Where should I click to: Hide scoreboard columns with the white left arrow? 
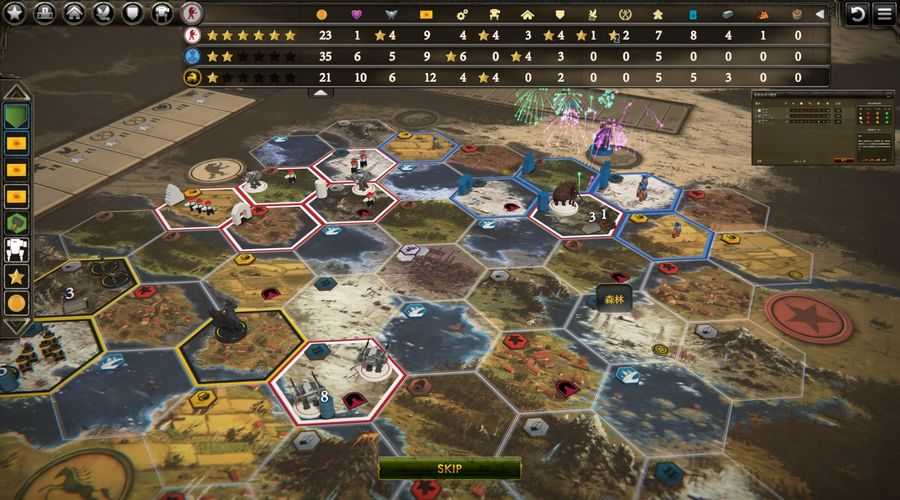(x=821, y=14)
